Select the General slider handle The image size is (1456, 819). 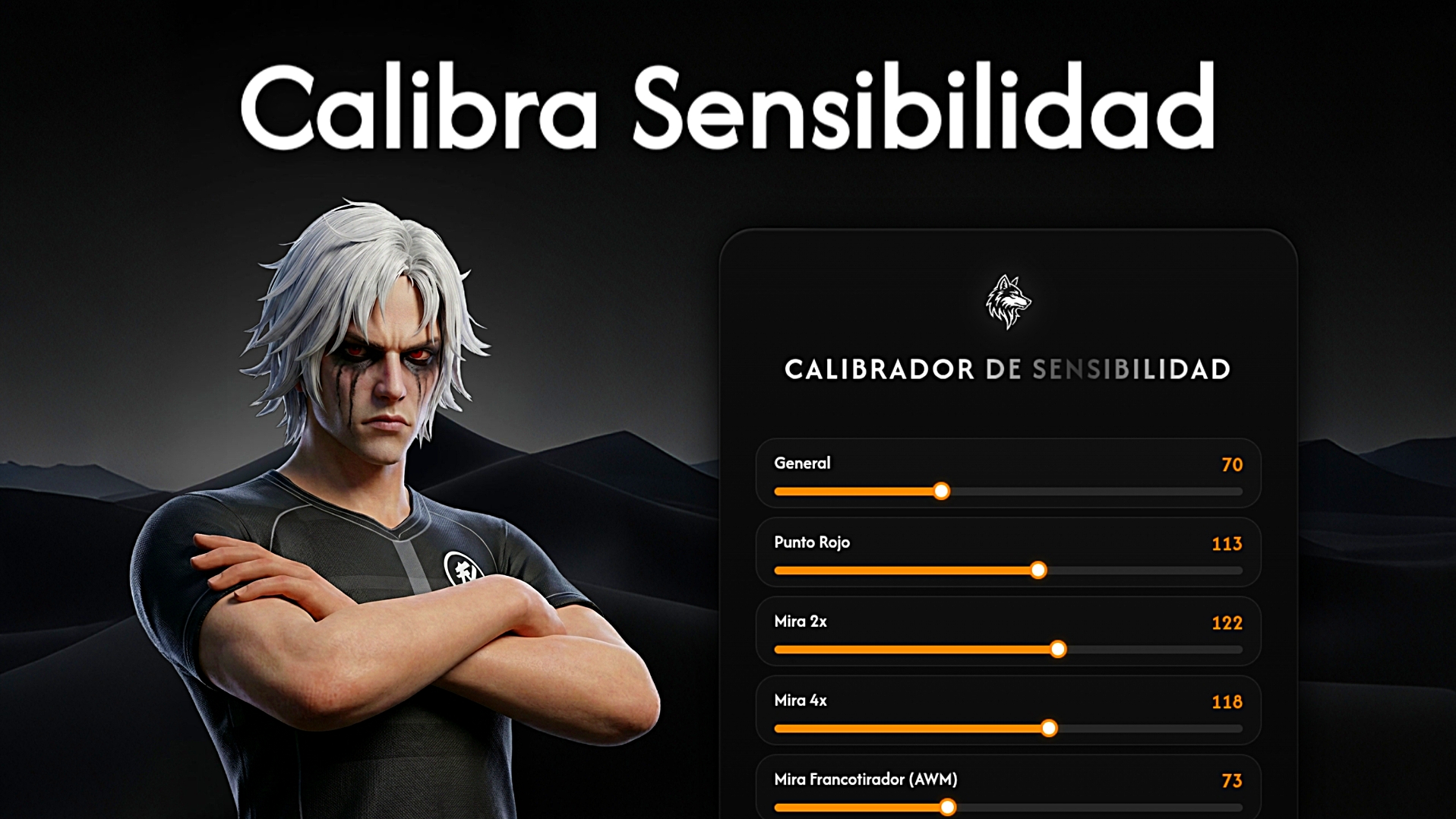942,492
